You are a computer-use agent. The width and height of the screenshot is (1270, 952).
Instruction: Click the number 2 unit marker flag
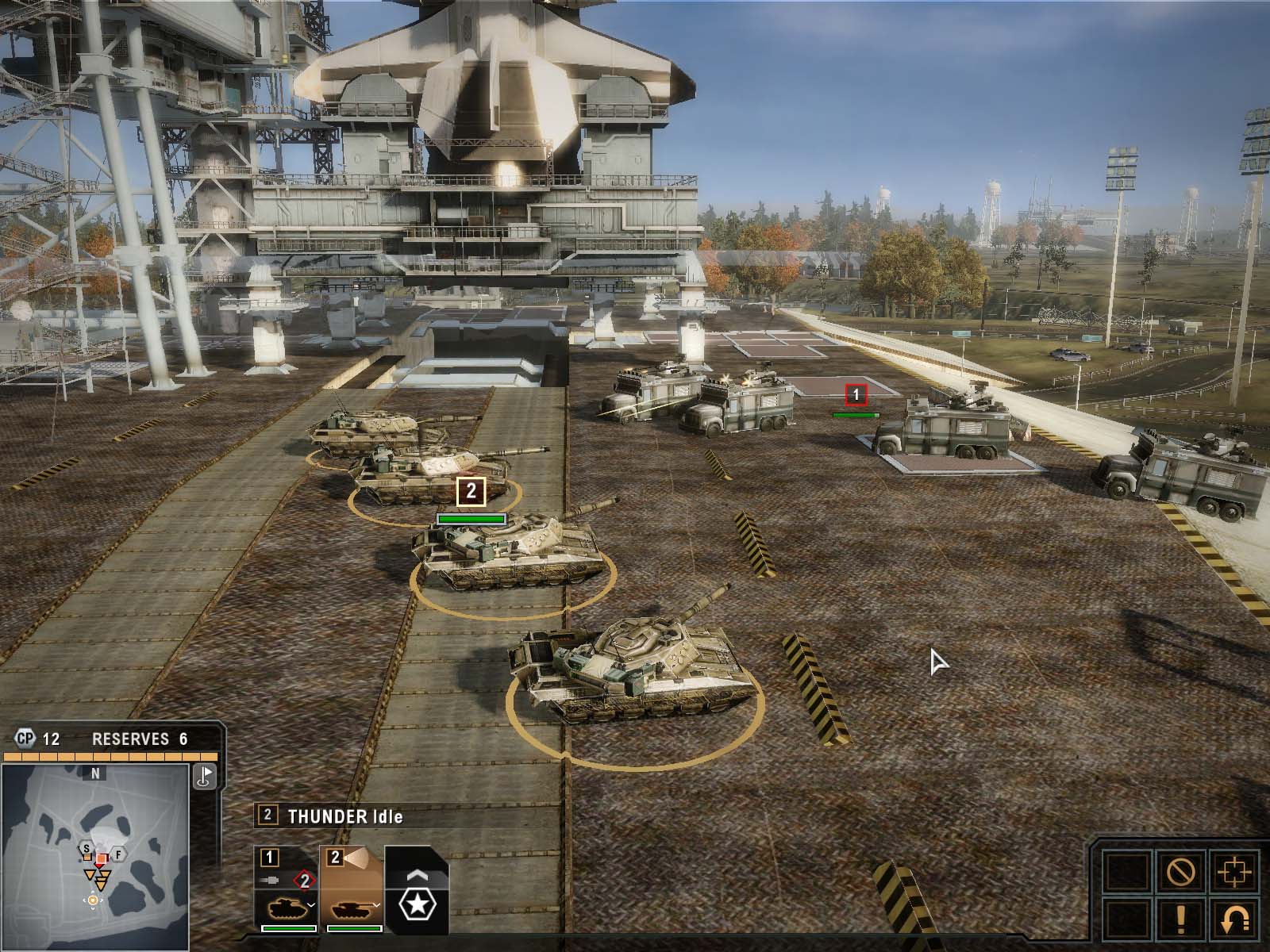coord(471,491)
